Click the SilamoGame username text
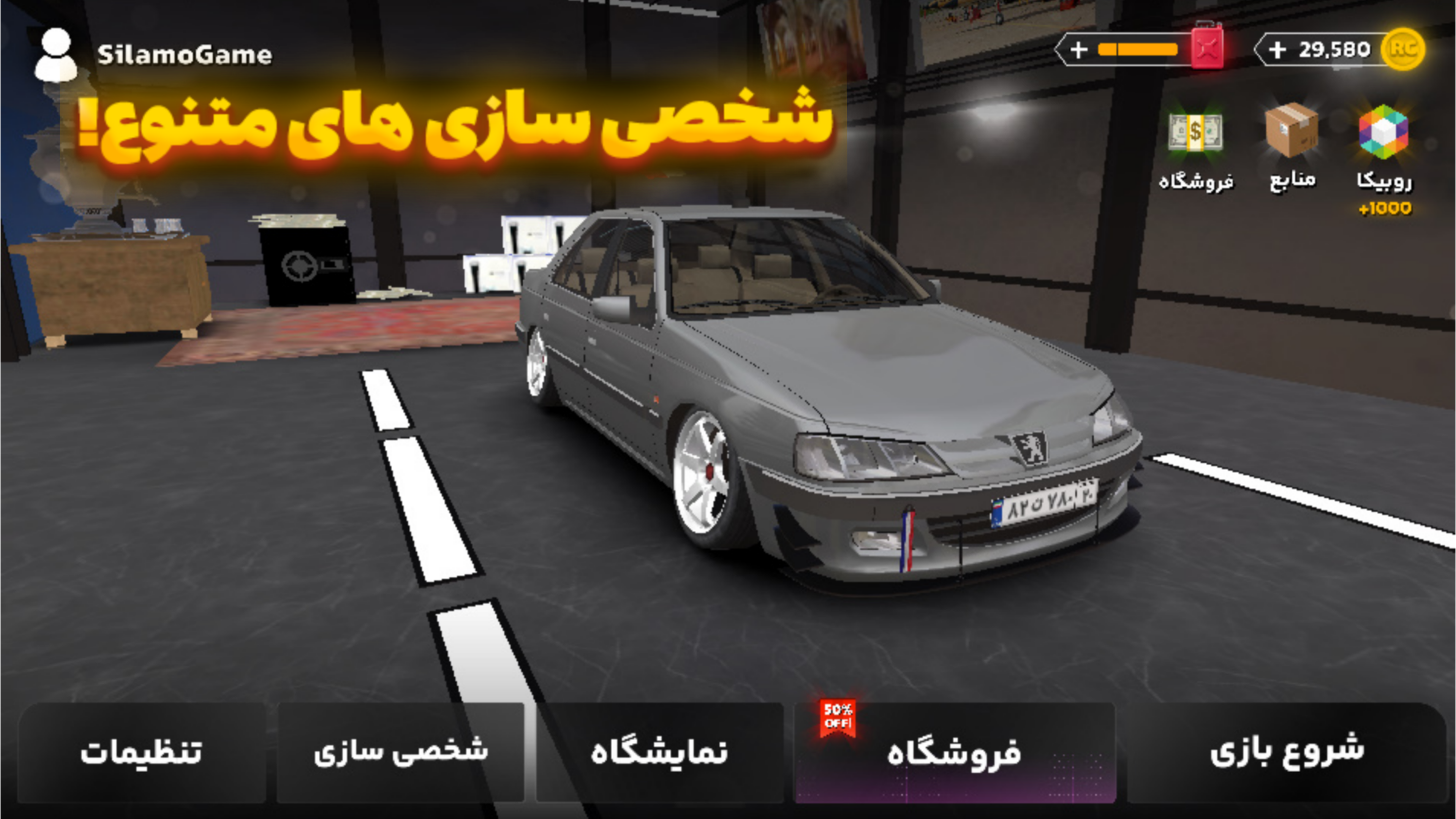This screenshot has width=1456, height=819. (x=185, y=54)
